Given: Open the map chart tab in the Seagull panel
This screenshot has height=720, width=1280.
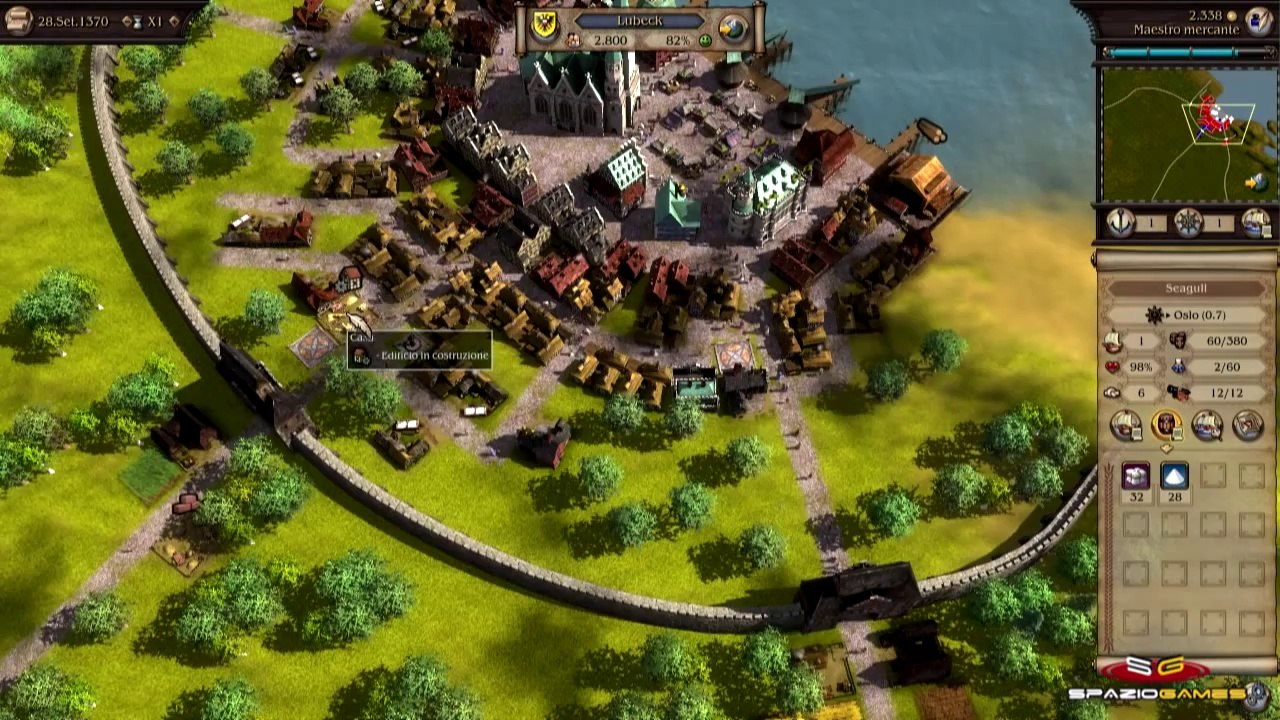Looking at the screenshot, I should pos(1247,426).
